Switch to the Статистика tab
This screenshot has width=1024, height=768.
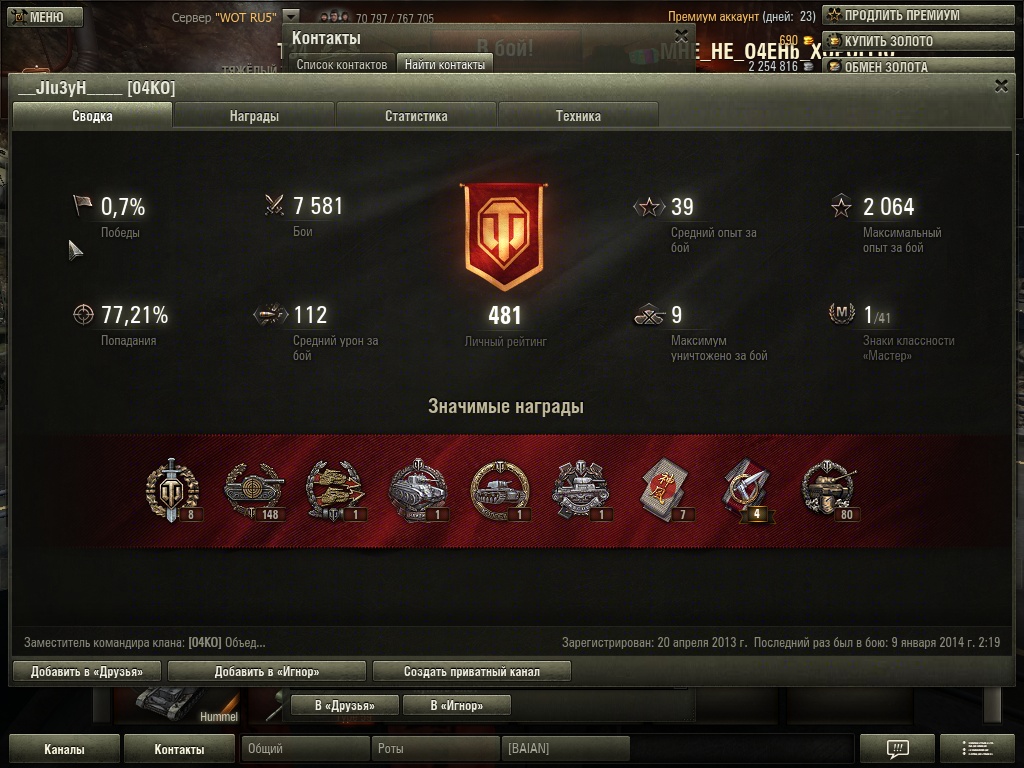[x=416, y=116]
